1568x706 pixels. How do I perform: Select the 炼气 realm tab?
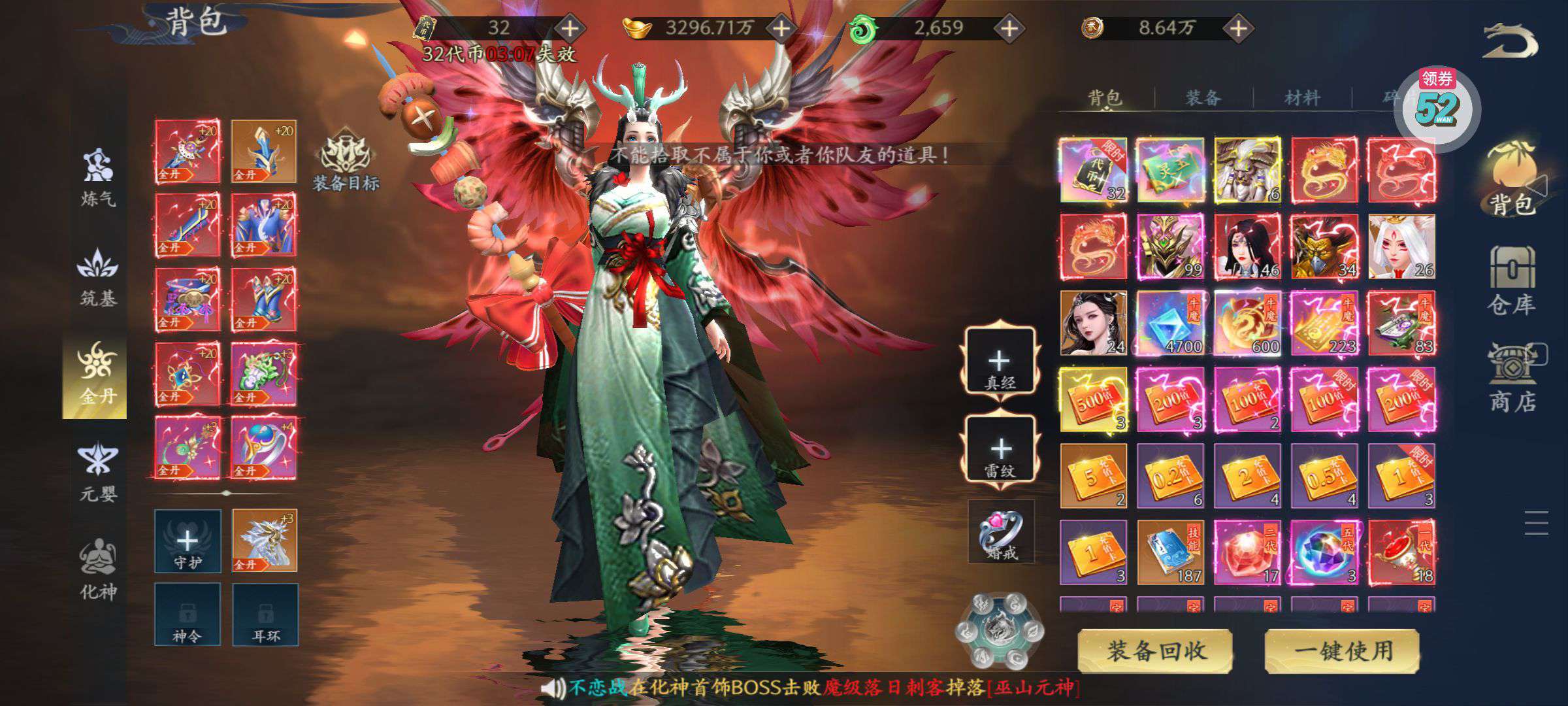98,176
